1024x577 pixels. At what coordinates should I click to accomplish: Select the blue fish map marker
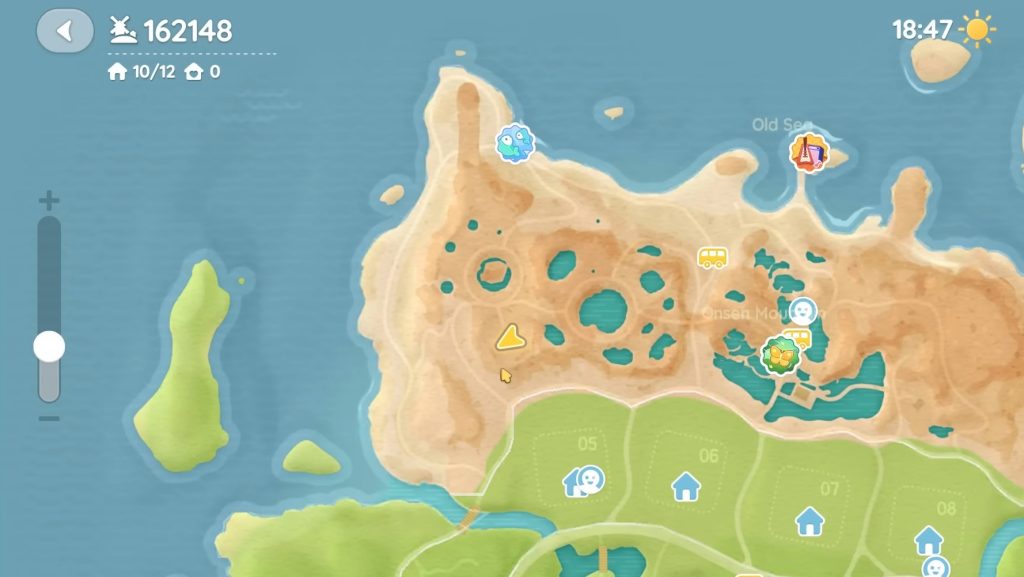(515, 143)
